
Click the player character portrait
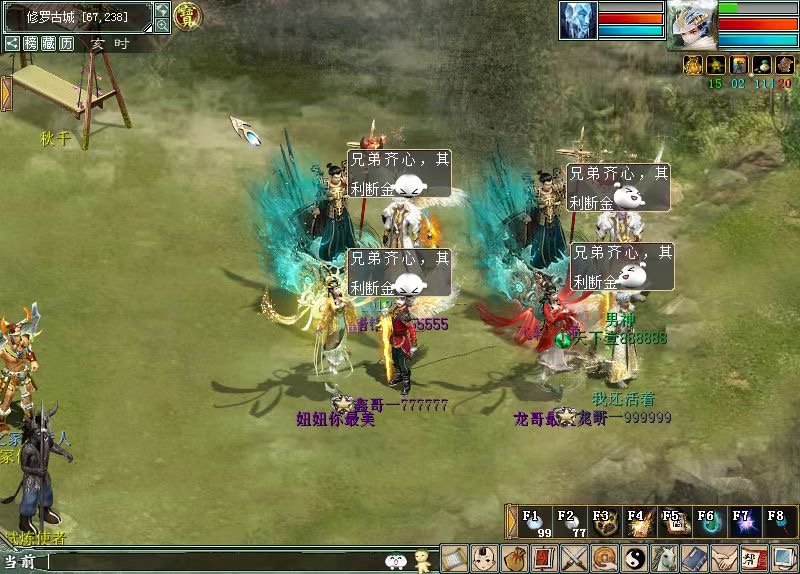click(x=692, y=24)
